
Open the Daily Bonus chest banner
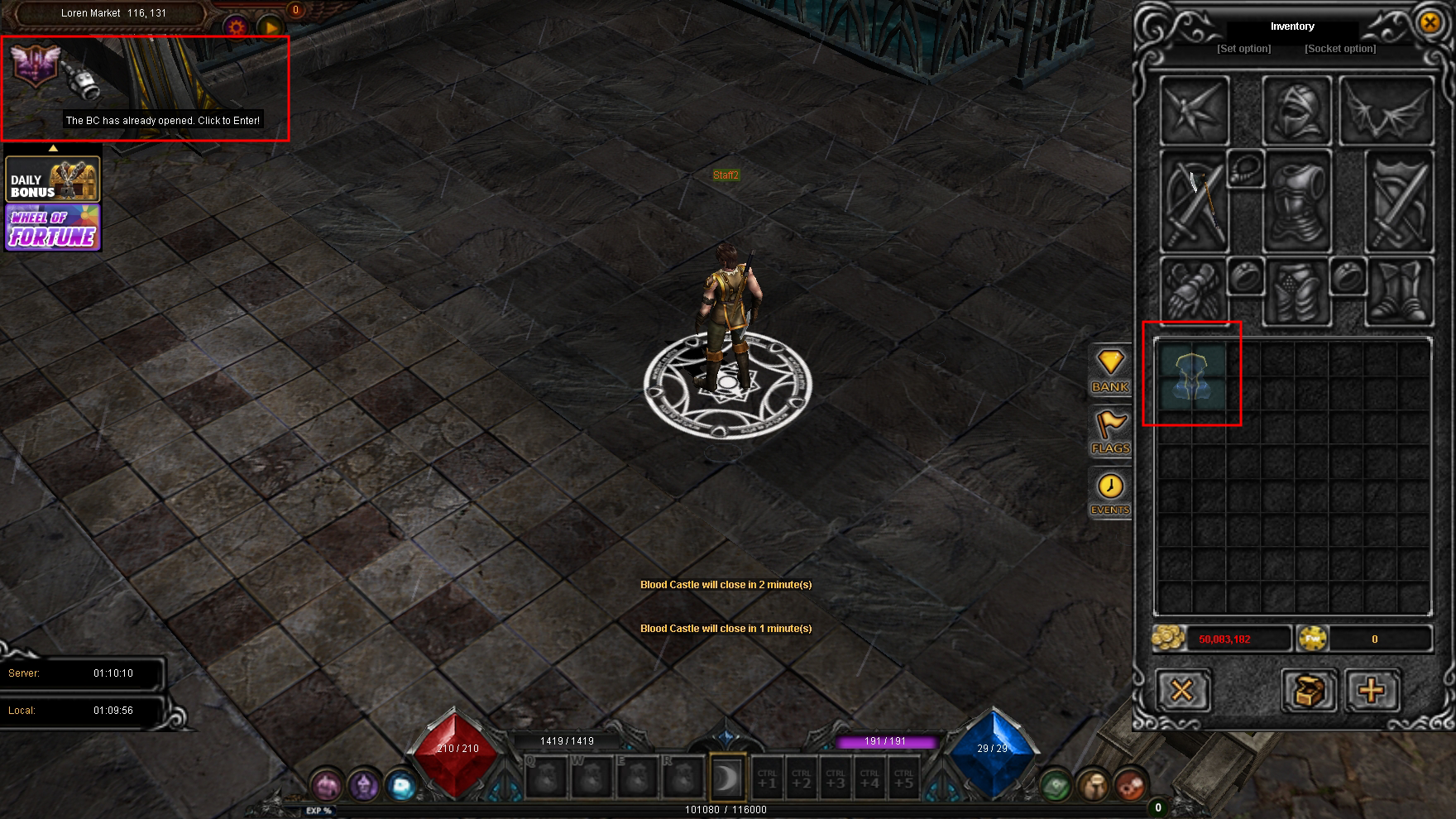53,179
